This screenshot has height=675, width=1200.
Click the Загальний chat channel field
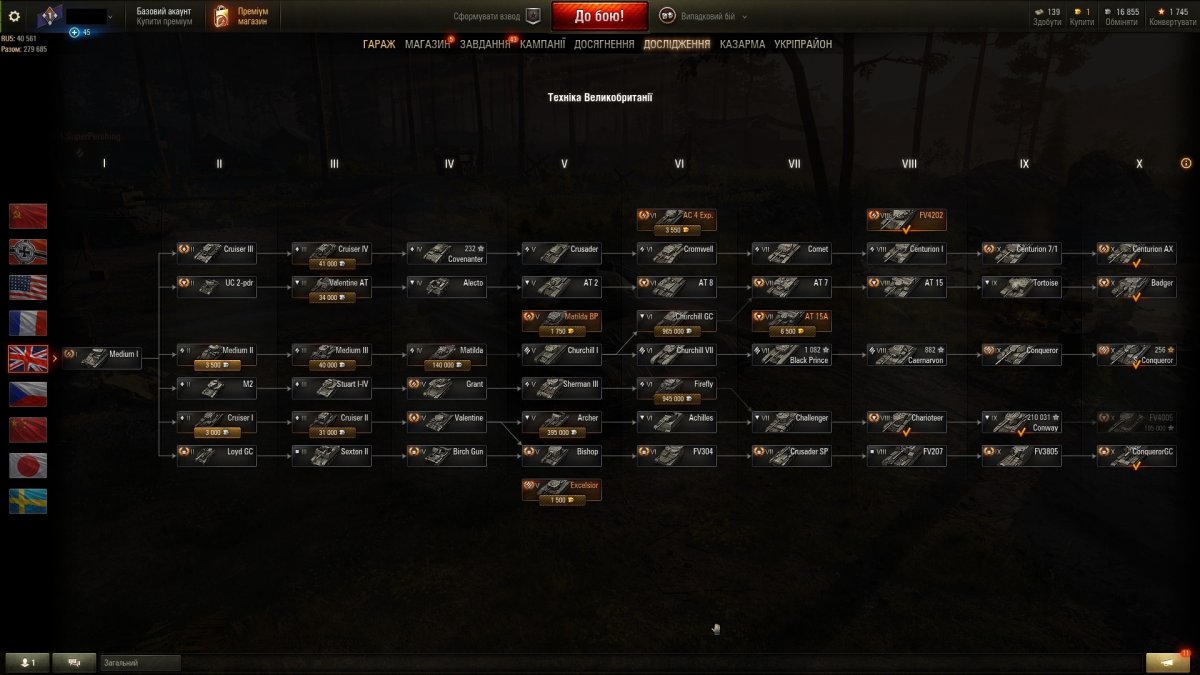coord(140,662)
